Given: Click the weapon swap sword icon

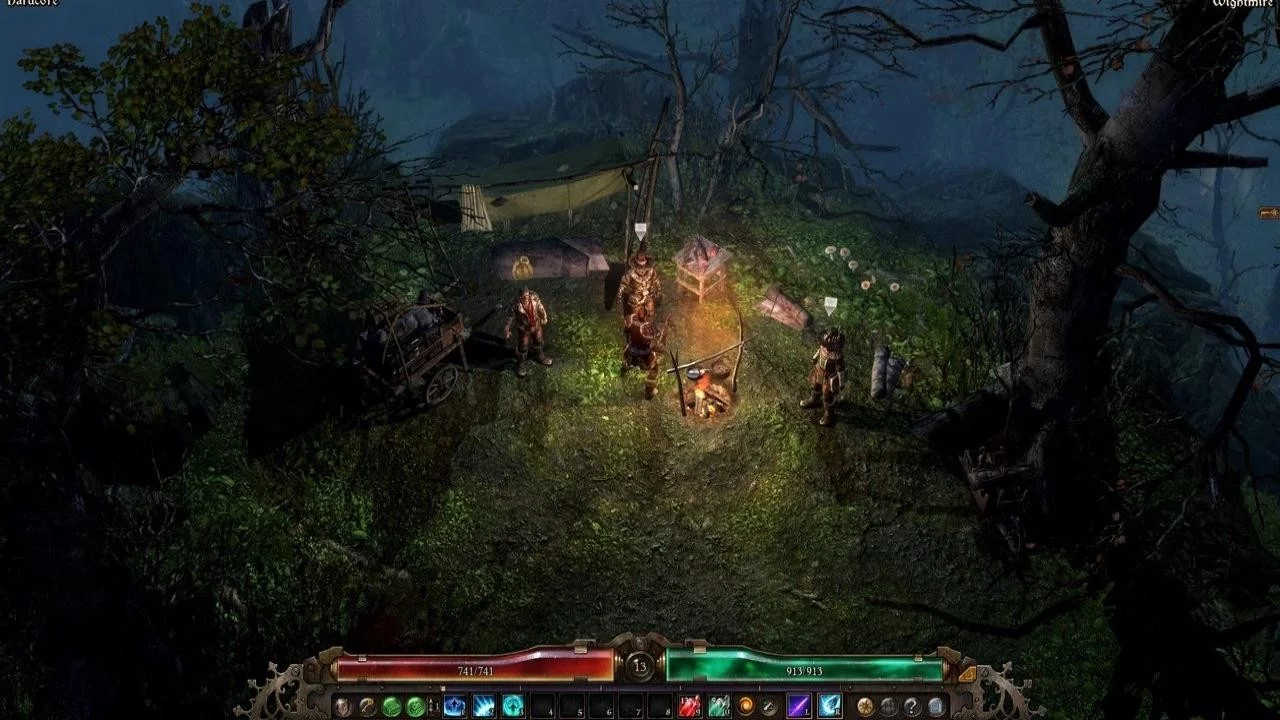Looking at the screenshot, I should (769, 706).
